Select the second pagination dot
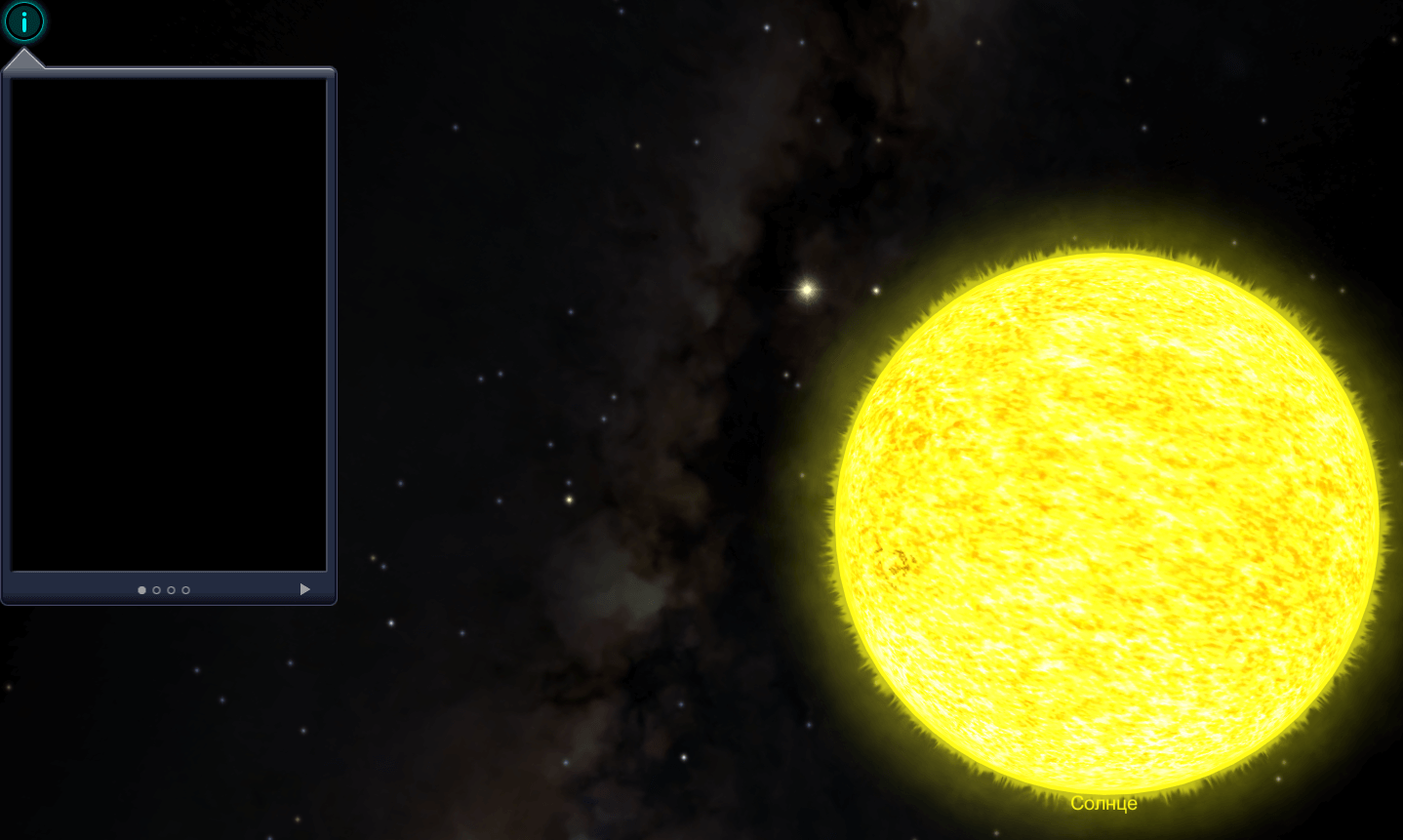The image size is (1403, 840). pos(157,589)
